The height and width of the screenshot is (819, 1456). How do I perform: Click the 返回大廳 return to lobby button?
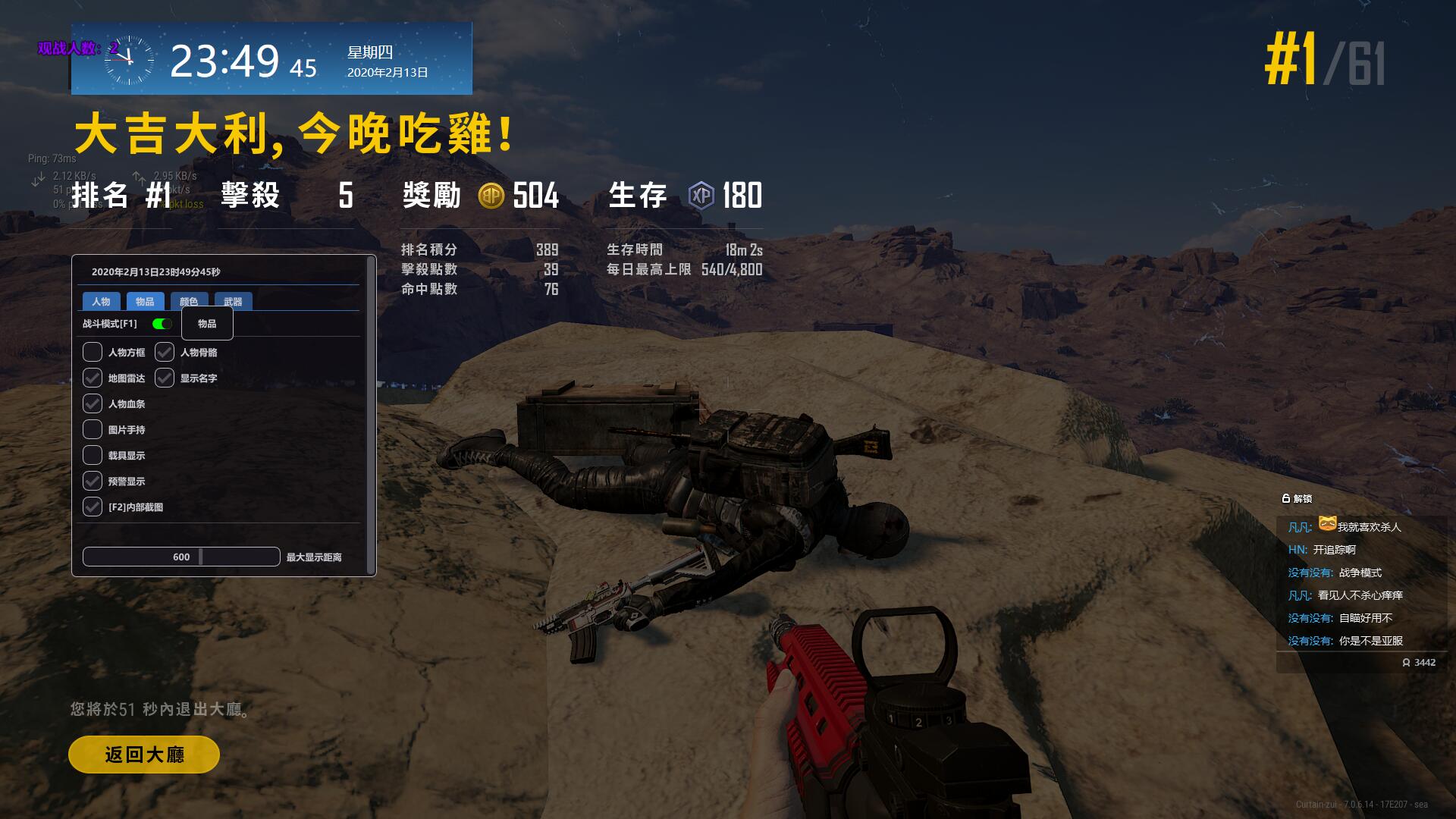pos(144,755)
